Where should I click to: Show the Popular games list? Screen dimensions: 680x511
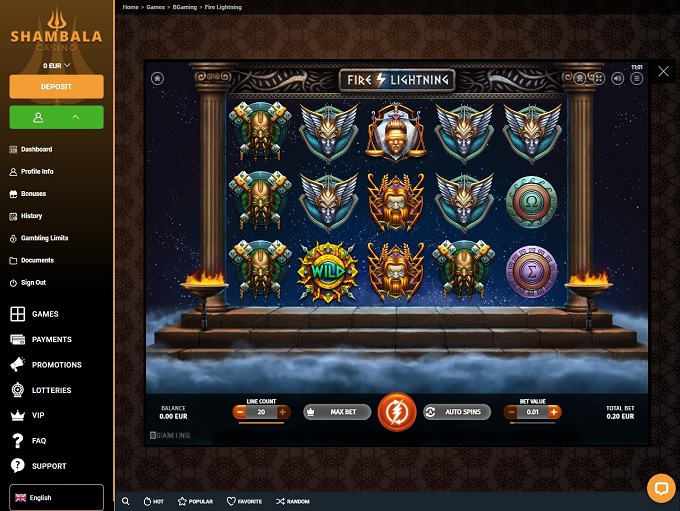195,501
